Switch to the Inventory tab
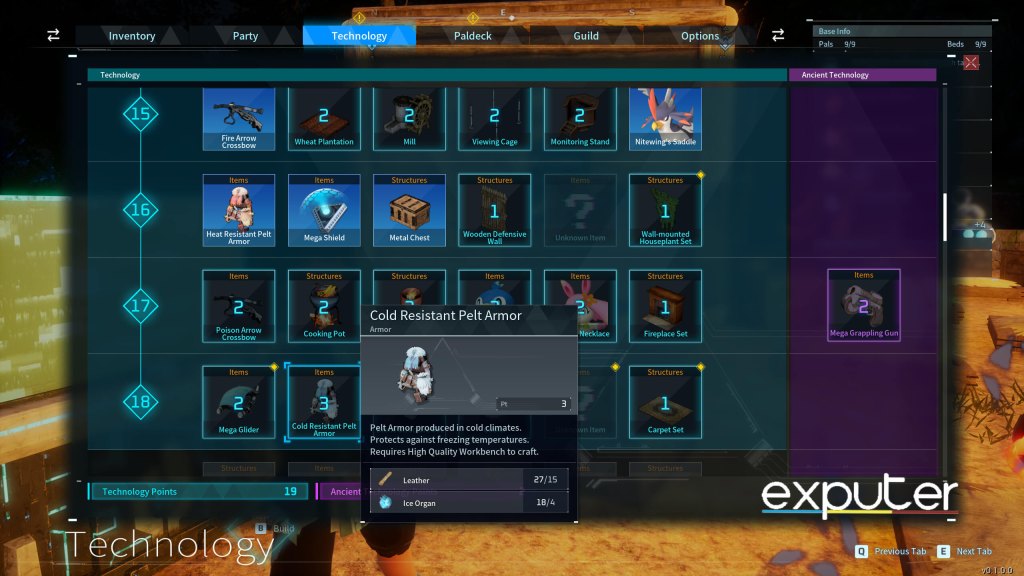This screenshot has height=576, width=1024. [132, 36]
